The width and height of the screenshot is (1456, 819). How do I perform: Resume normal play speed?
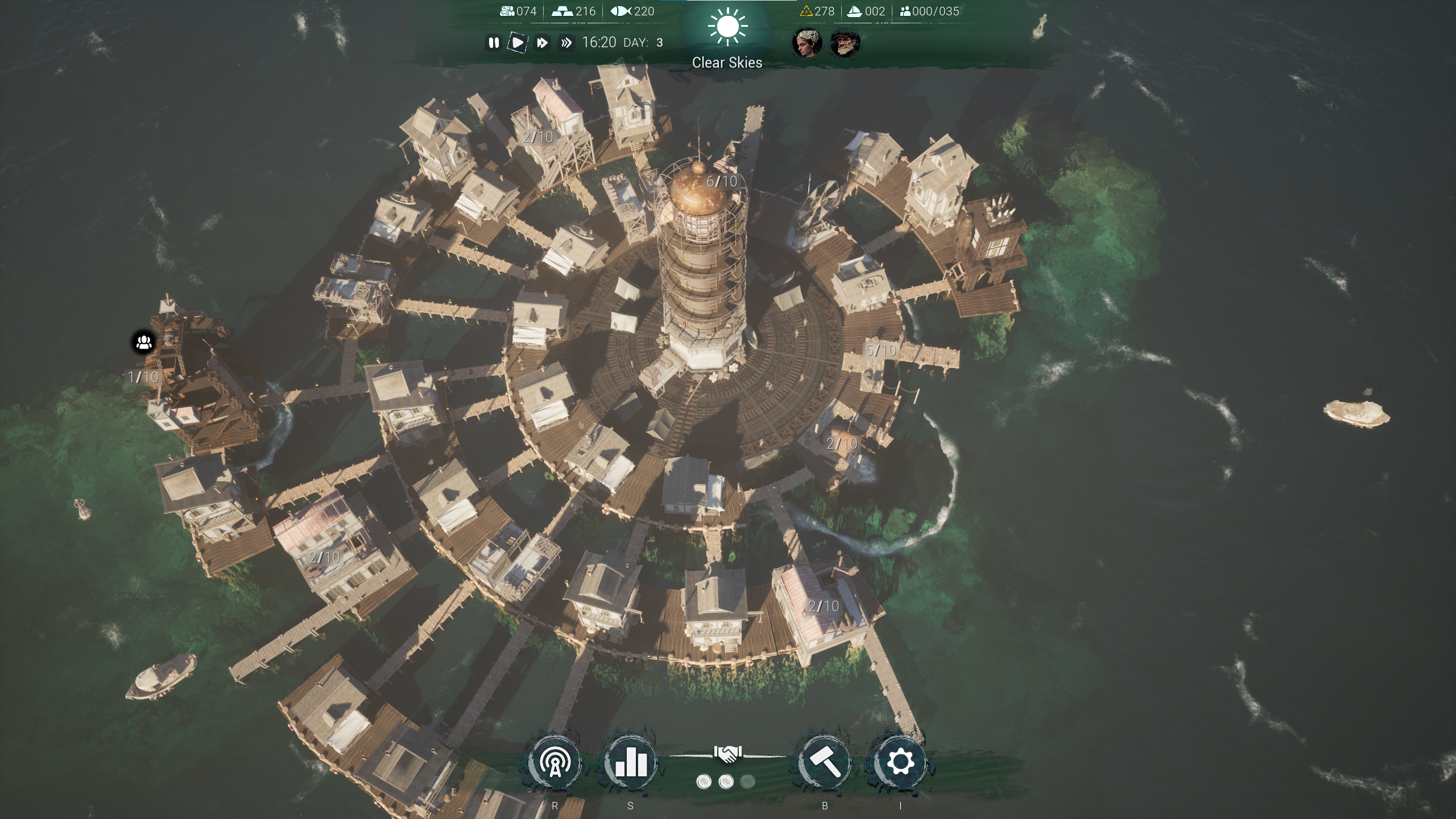(x=518, y=42)
